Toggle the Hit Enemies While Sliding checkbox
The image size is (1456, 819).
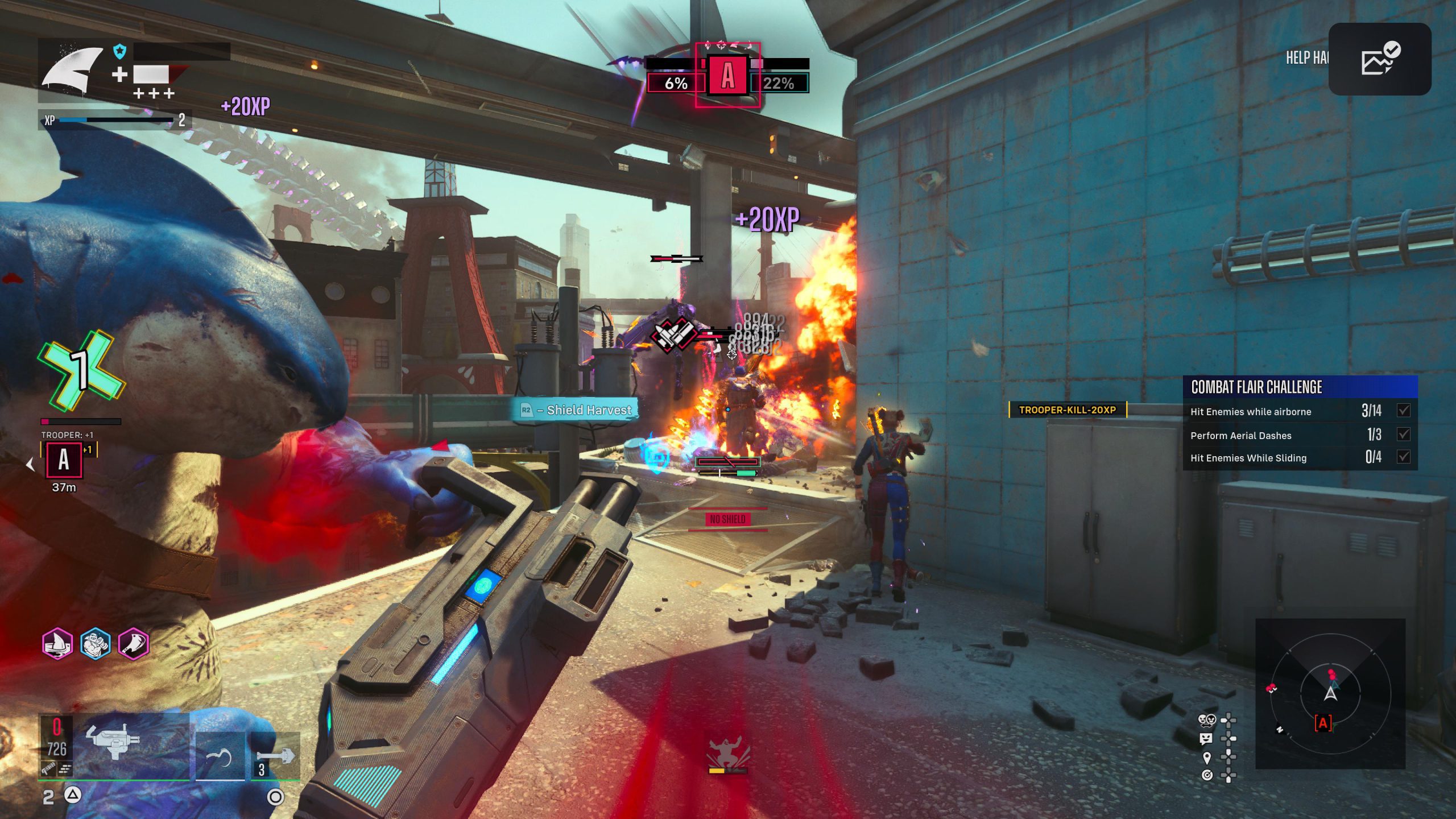click(x=1404, y=457)
